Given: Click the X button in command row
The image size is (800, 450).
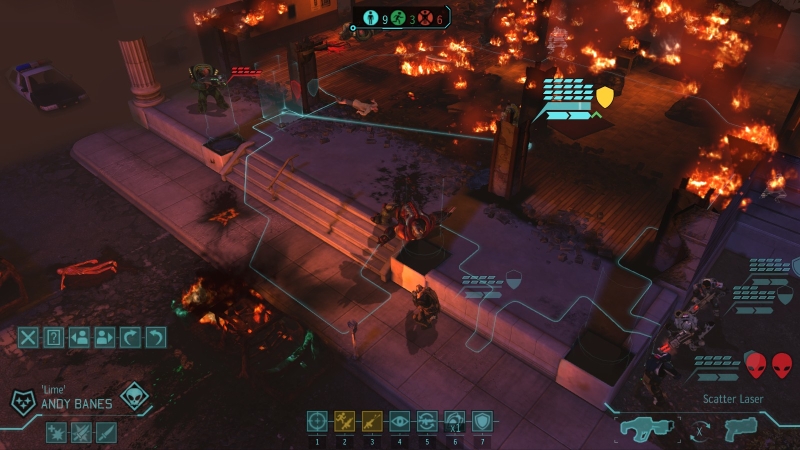Looking at the screenshot, I should tap(28, 337).
